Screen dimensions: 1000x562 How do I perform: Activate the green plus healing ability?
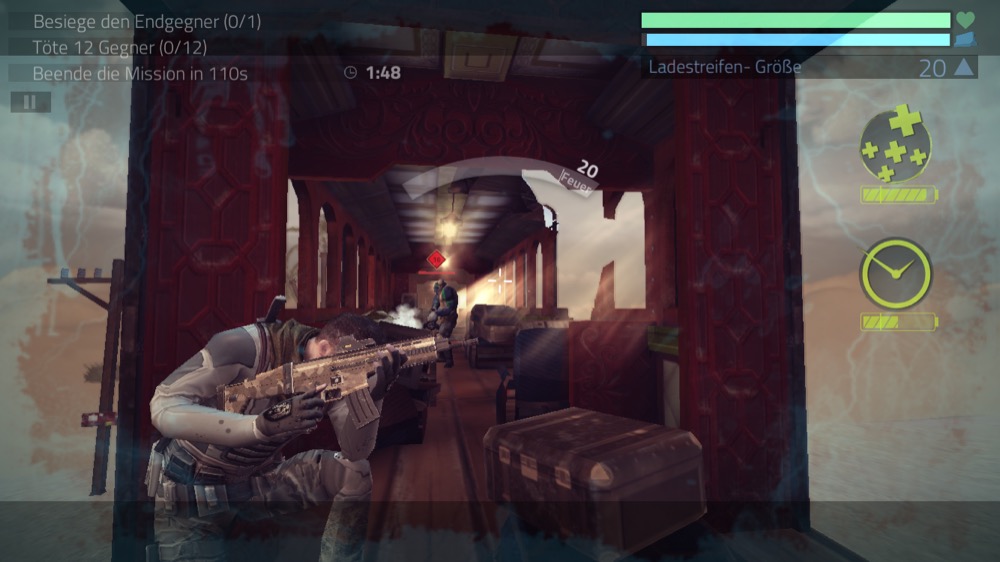tap(895, 145)
